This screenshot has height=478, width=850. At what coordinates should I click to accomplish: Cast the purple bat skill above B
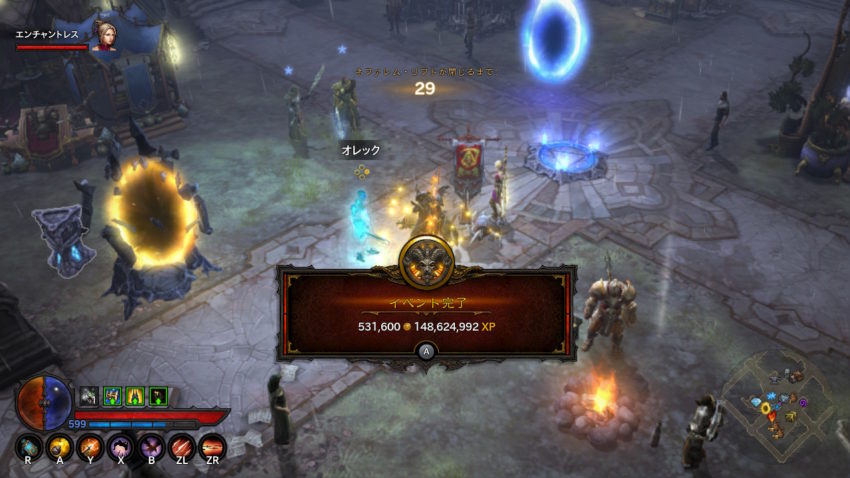coord(151,447)
